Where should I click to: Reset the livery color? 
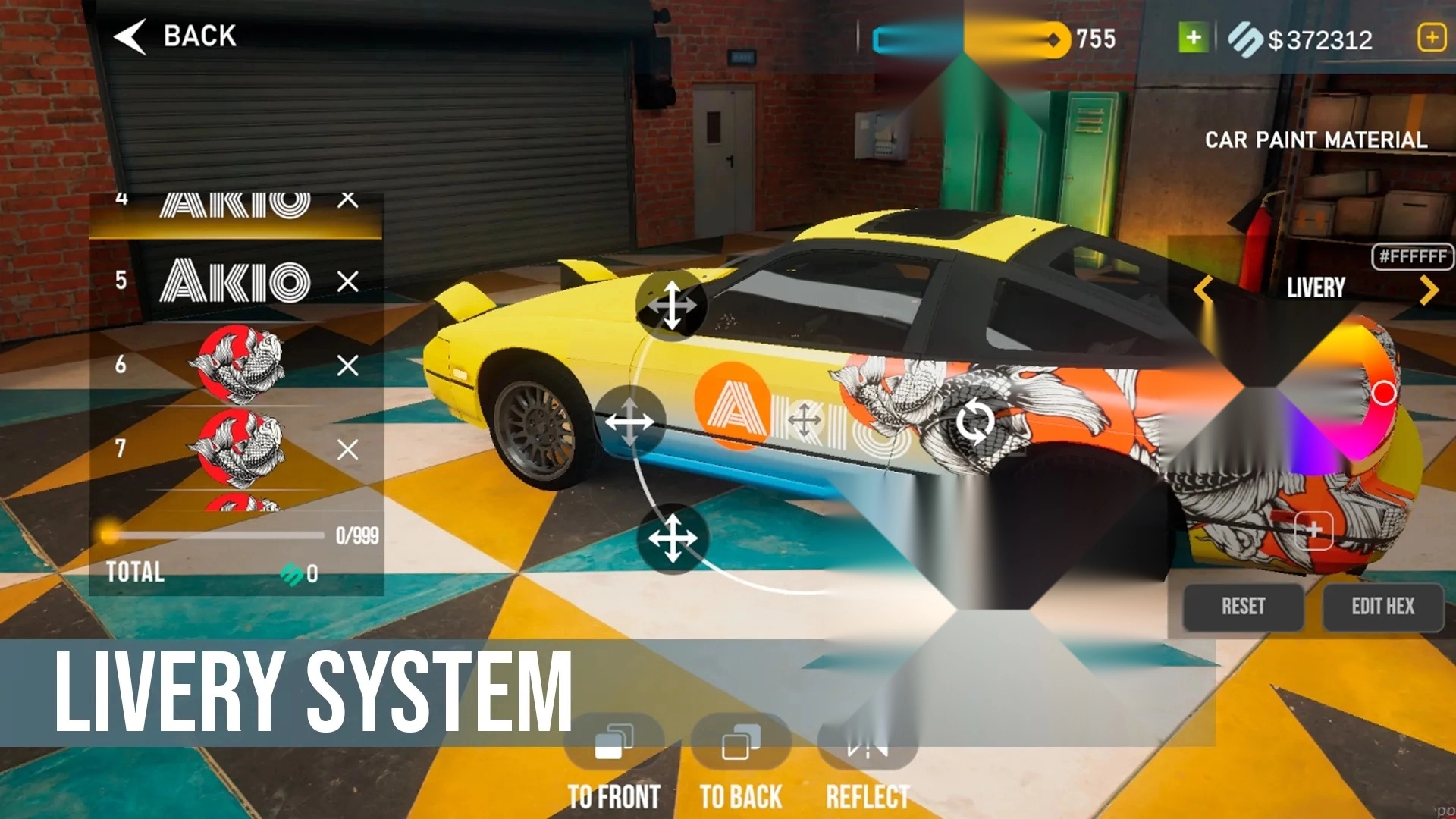pyautogui.click(x=1243, y=607)
